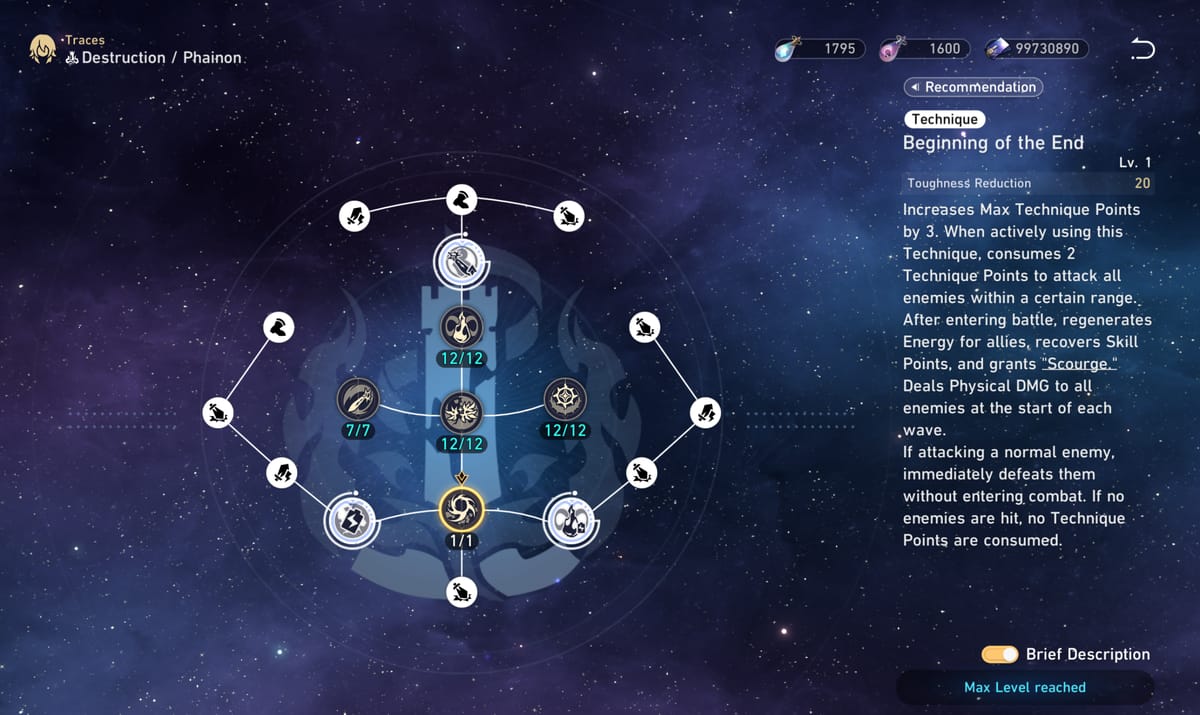Open the large blue-flame bonus ability node
1200x715 pixels.
570,520
